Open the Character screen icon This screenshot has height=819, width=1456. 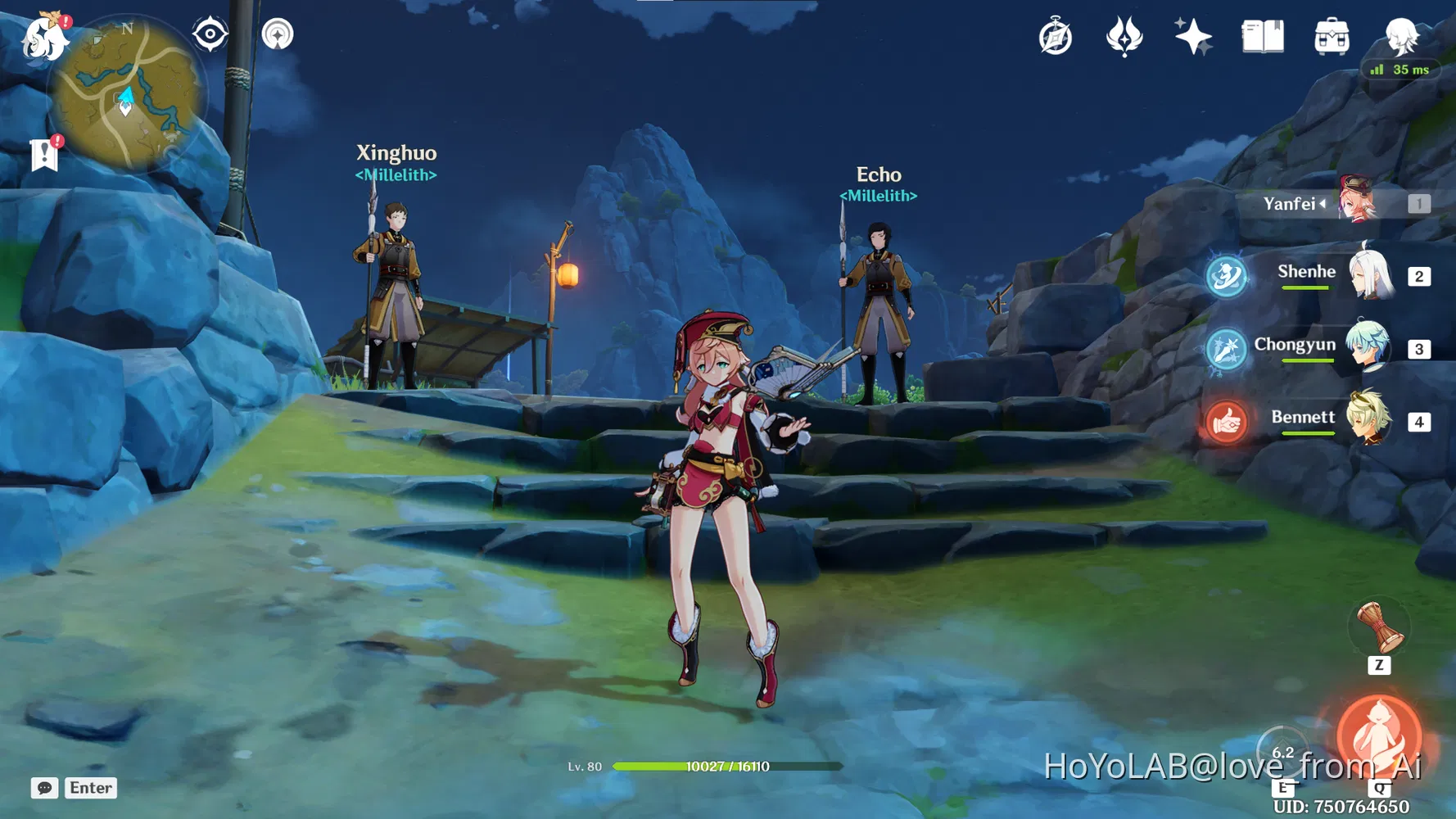[x=1401, y=36]
